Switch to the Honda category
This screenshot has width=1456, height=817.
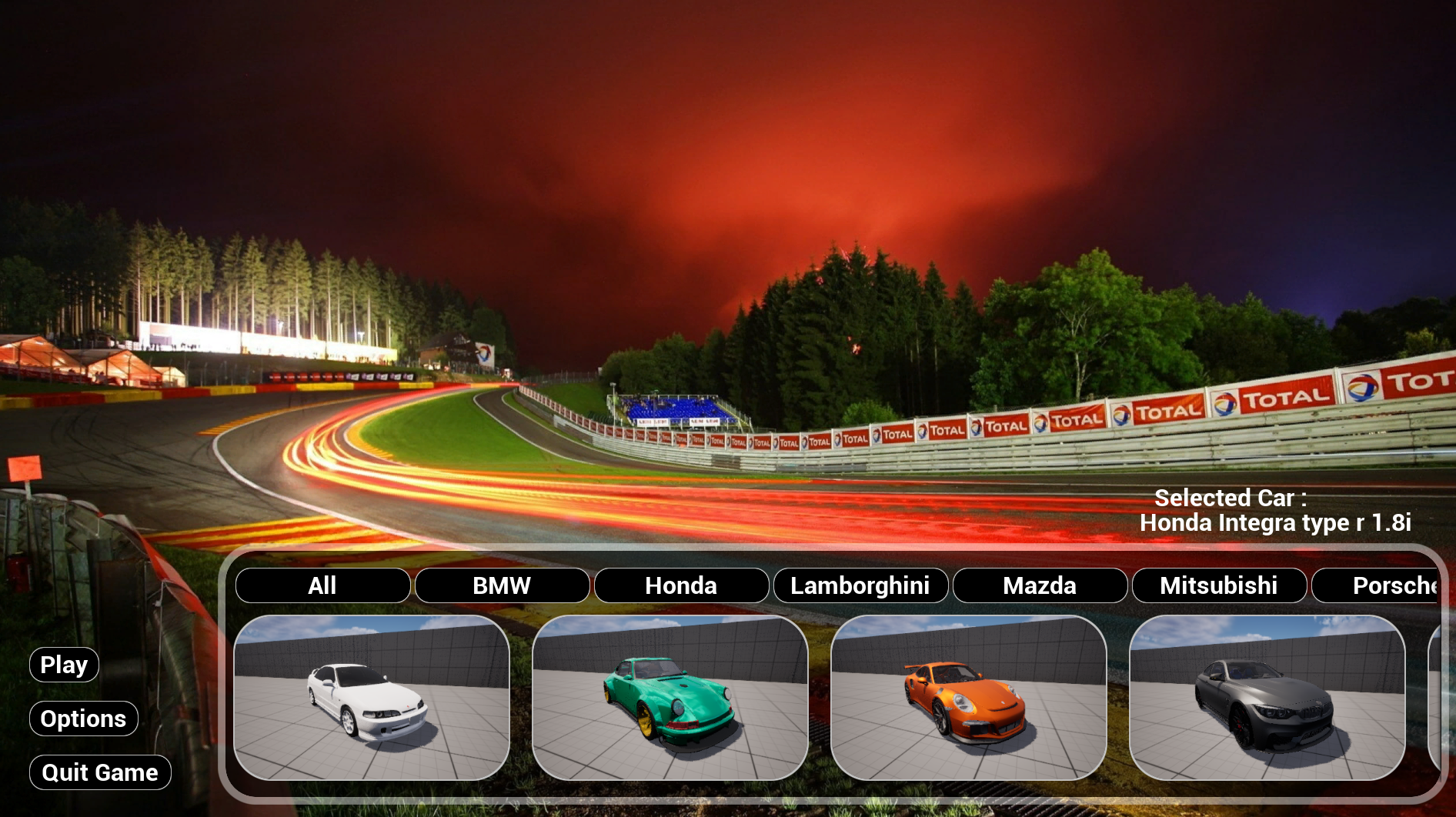681,585
